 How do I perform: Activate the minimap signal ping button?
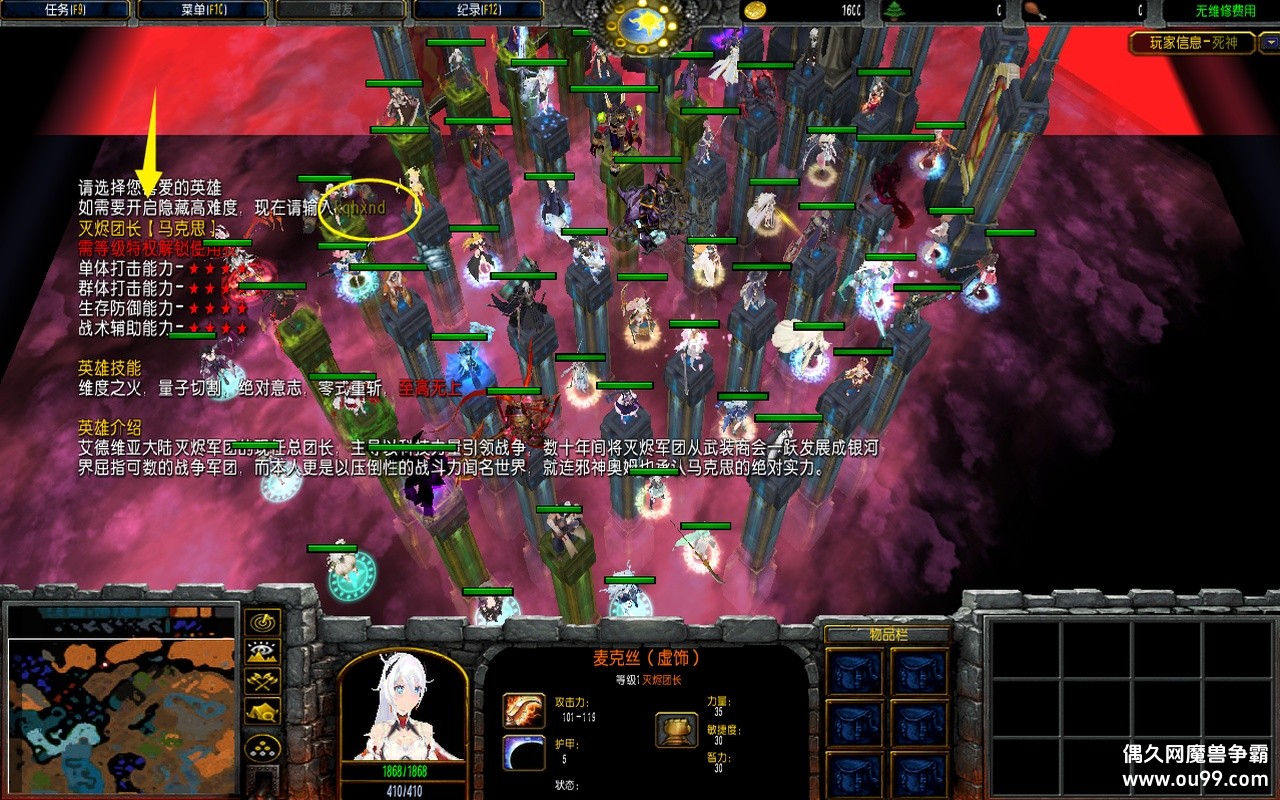(263, 622)
